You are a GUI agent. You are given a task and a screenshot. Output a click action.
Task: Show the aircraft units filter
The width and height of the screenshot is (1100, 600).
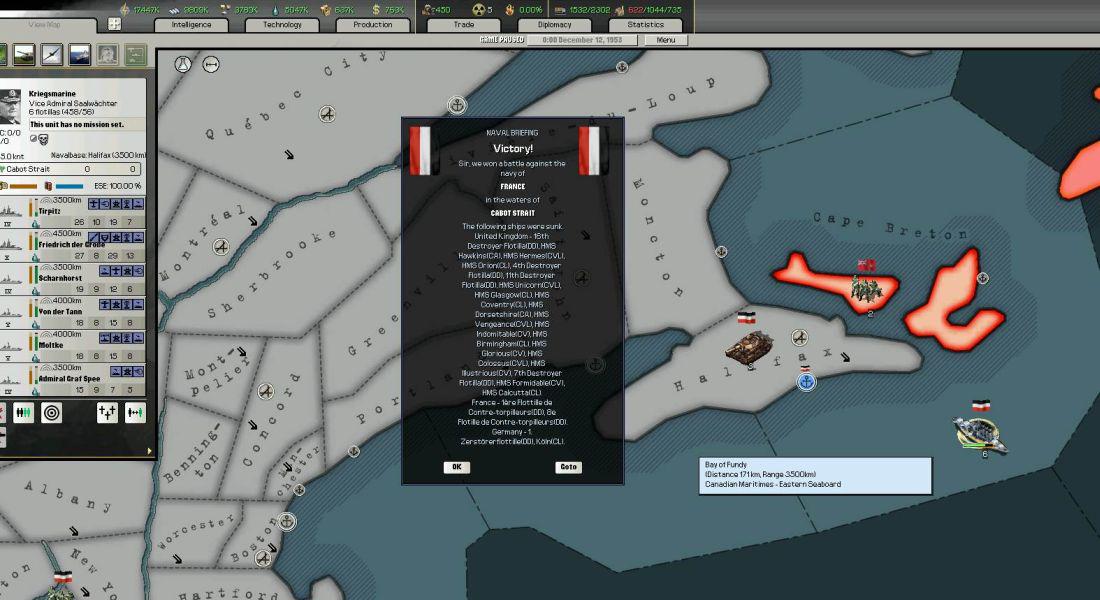[x=51, y=54]
